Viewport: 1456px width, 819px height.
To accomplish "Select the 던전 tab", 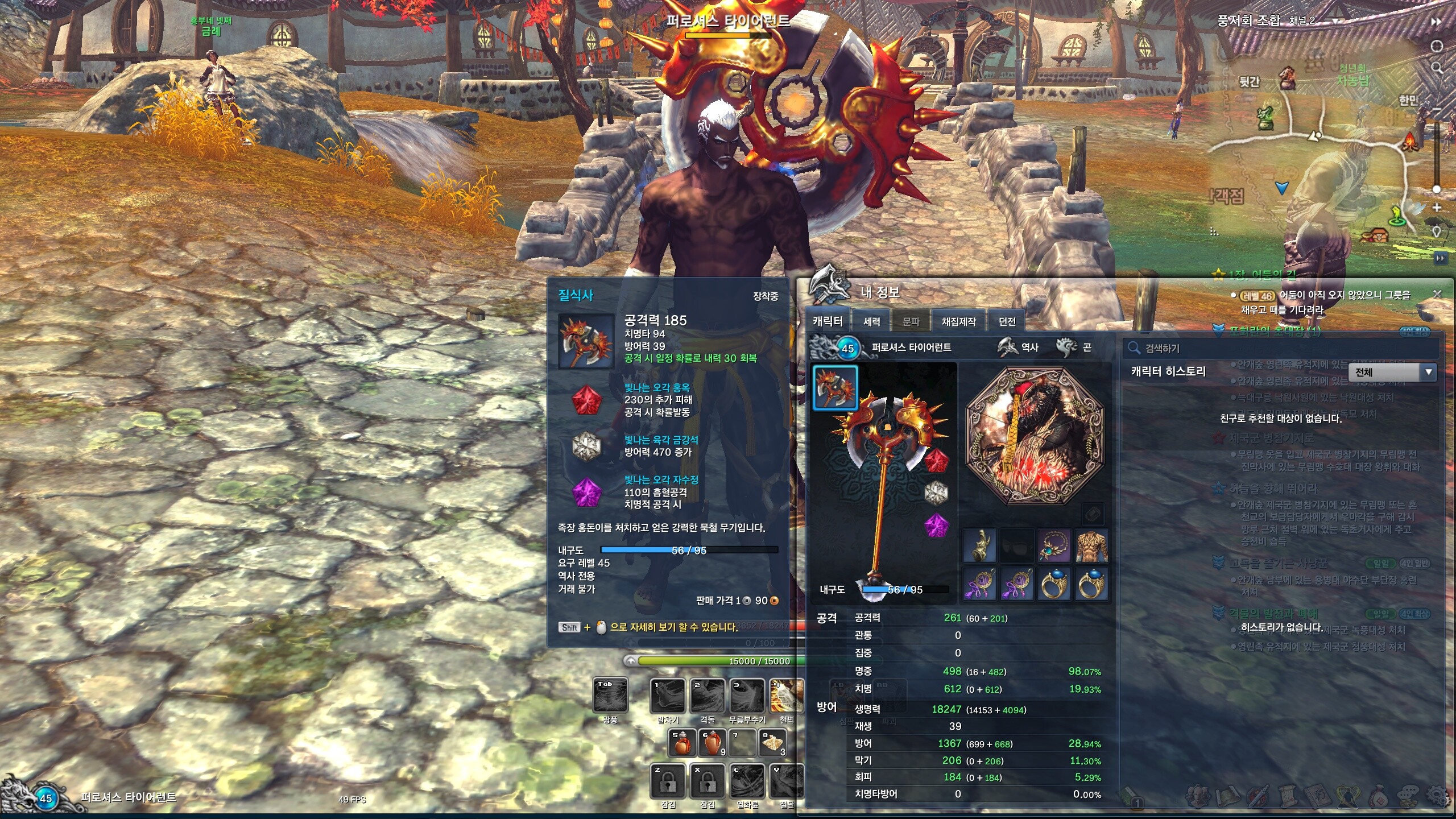I will pos(1007,321).
